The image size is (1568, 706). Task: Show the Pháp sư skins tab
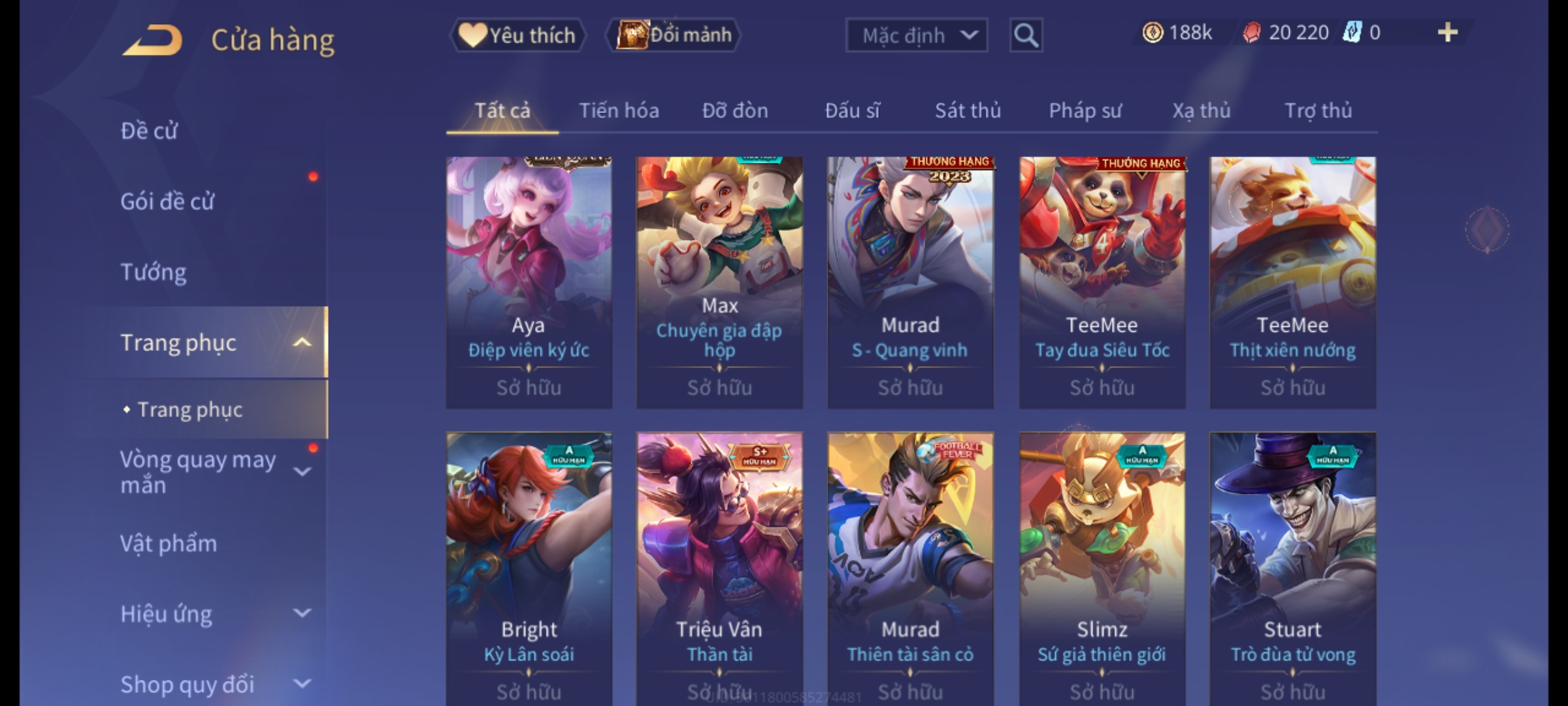[x=1085, y=111]
